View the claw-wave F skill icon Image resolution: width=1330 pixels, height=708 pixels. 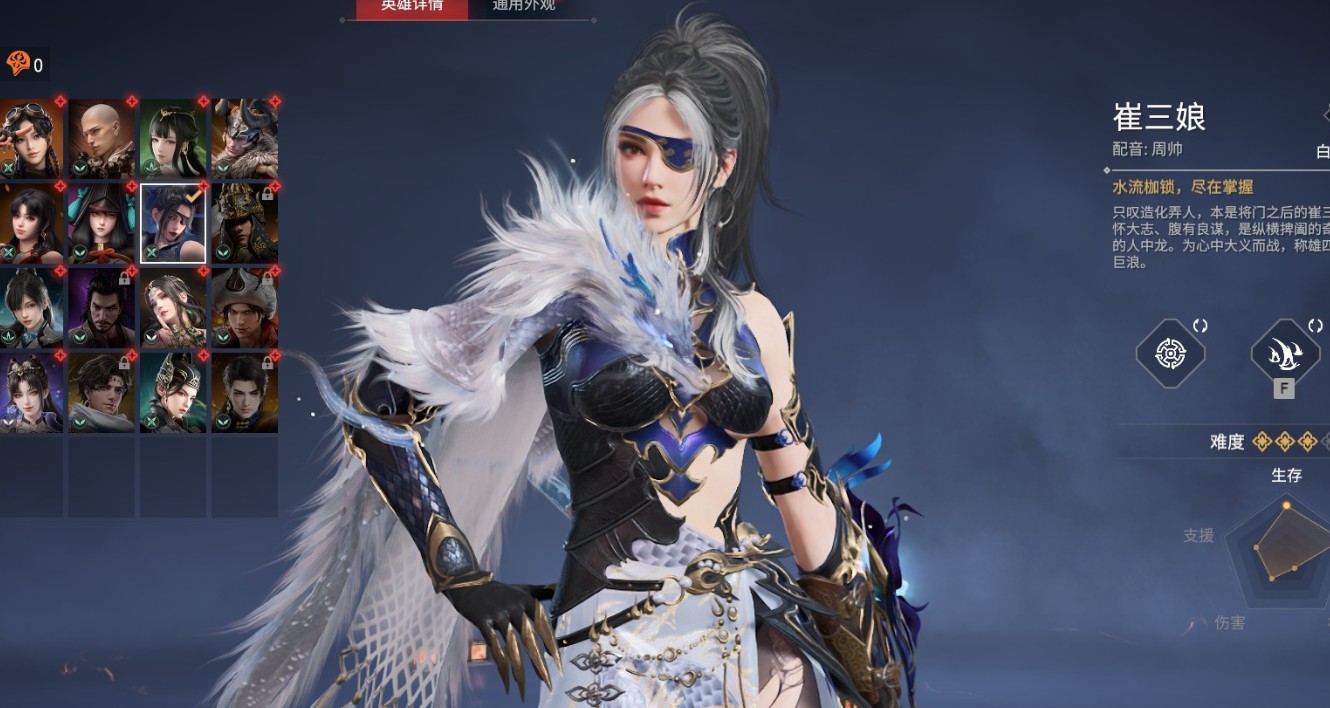pyautogui.click(x=1285, y=353)
